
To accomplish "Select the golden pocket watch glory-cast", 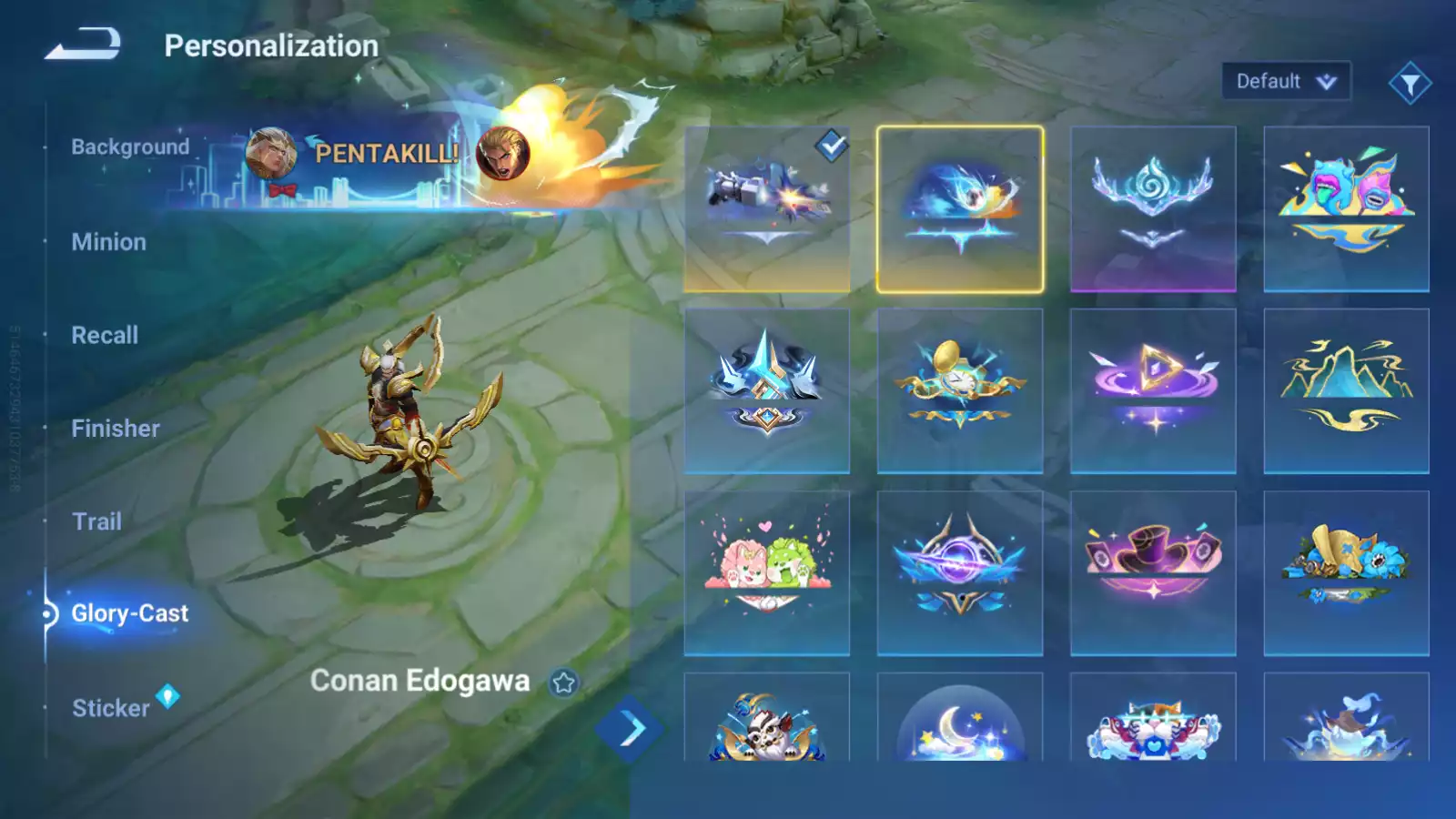I will [x=960, y=391].
